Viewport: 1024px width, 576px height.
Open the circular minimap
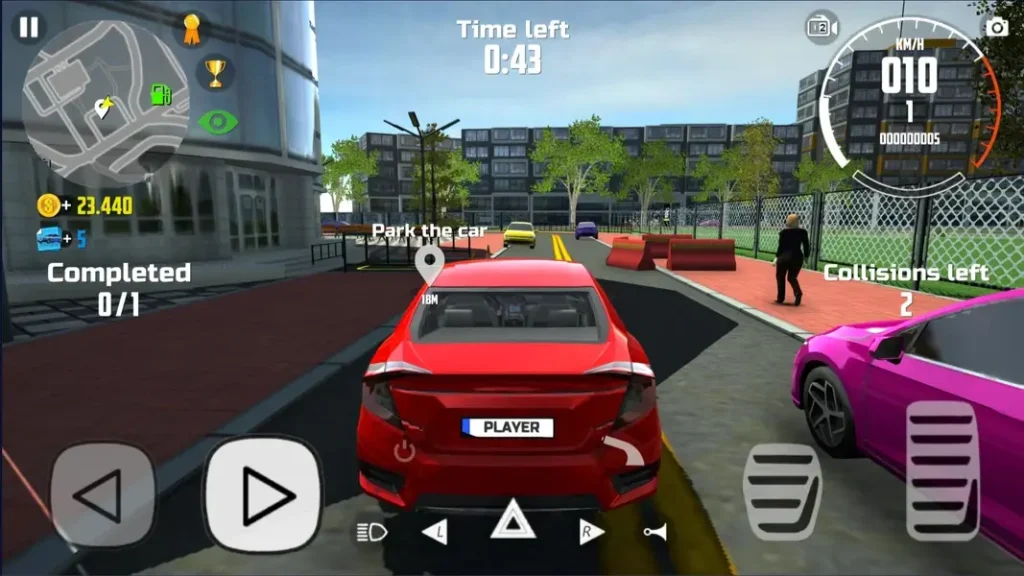(104, 99)
